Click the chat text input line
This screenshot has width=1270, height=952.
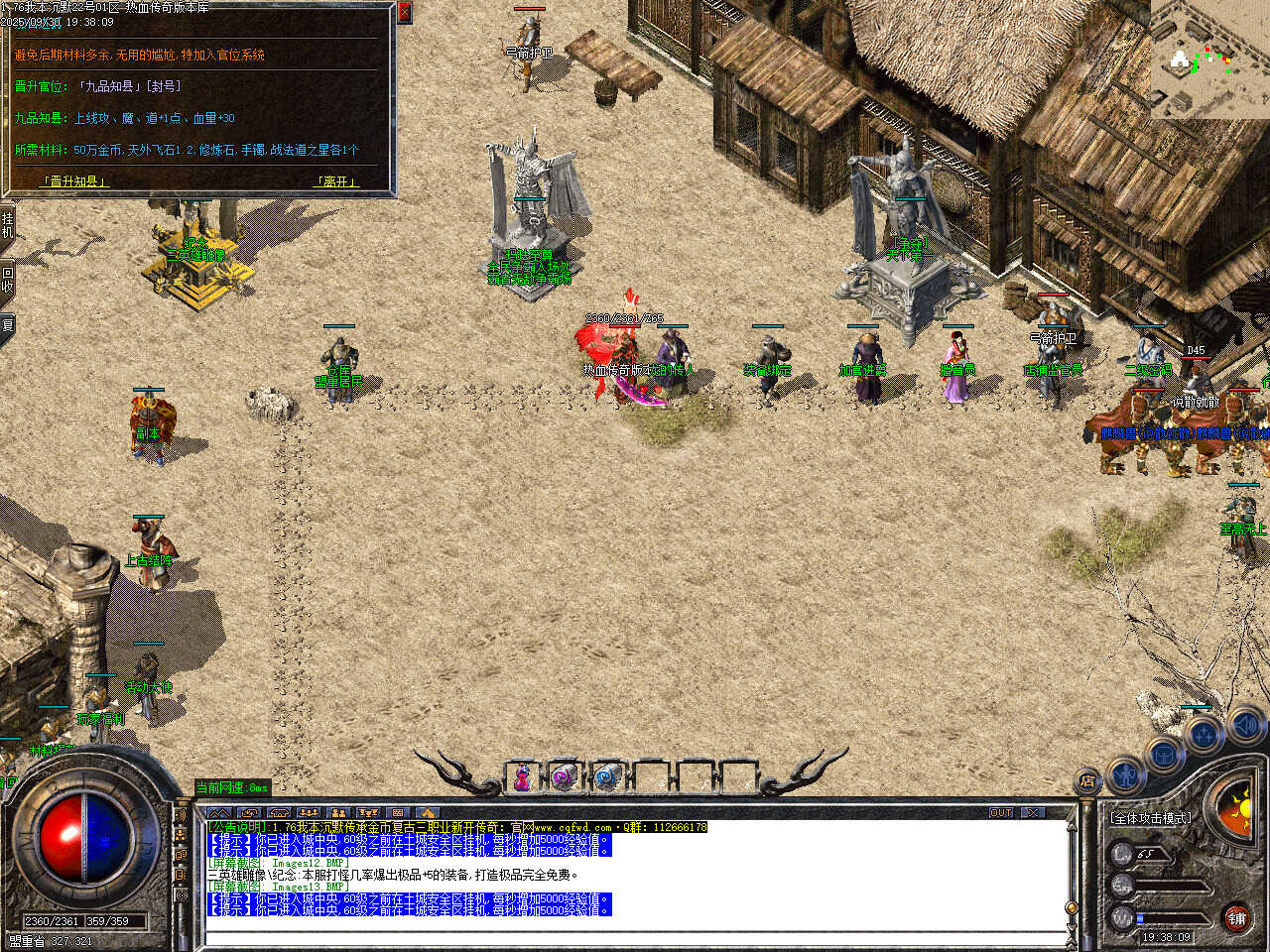pos(635,937)
